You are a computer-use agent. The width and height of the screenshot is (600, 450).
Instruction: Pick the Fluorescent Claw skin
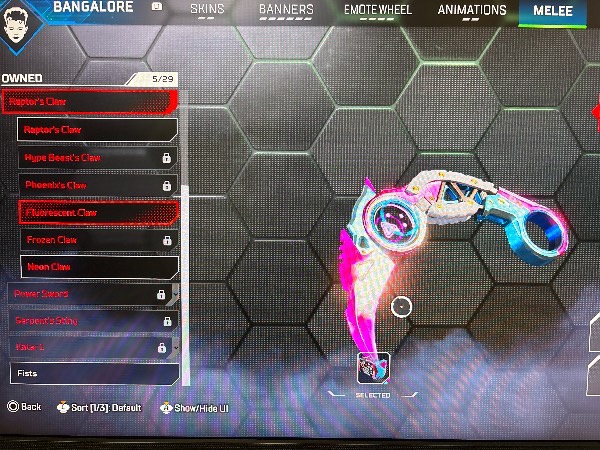pos(98,212)
